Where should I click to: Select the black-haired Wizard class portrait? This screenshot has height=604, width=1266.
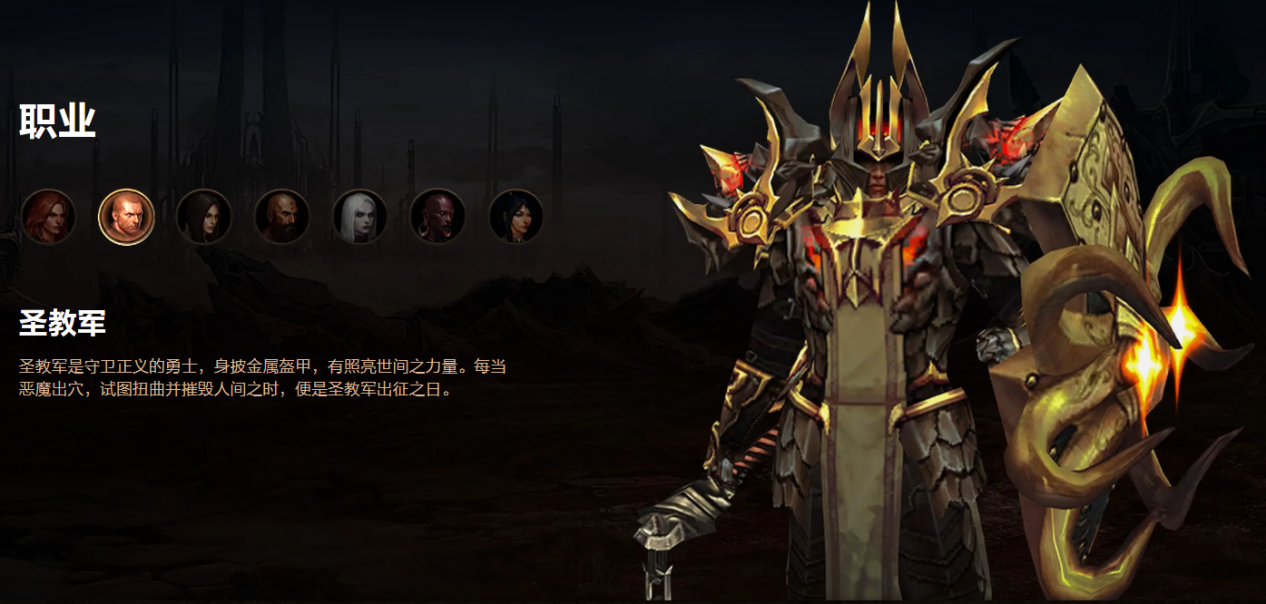point(516,216)
